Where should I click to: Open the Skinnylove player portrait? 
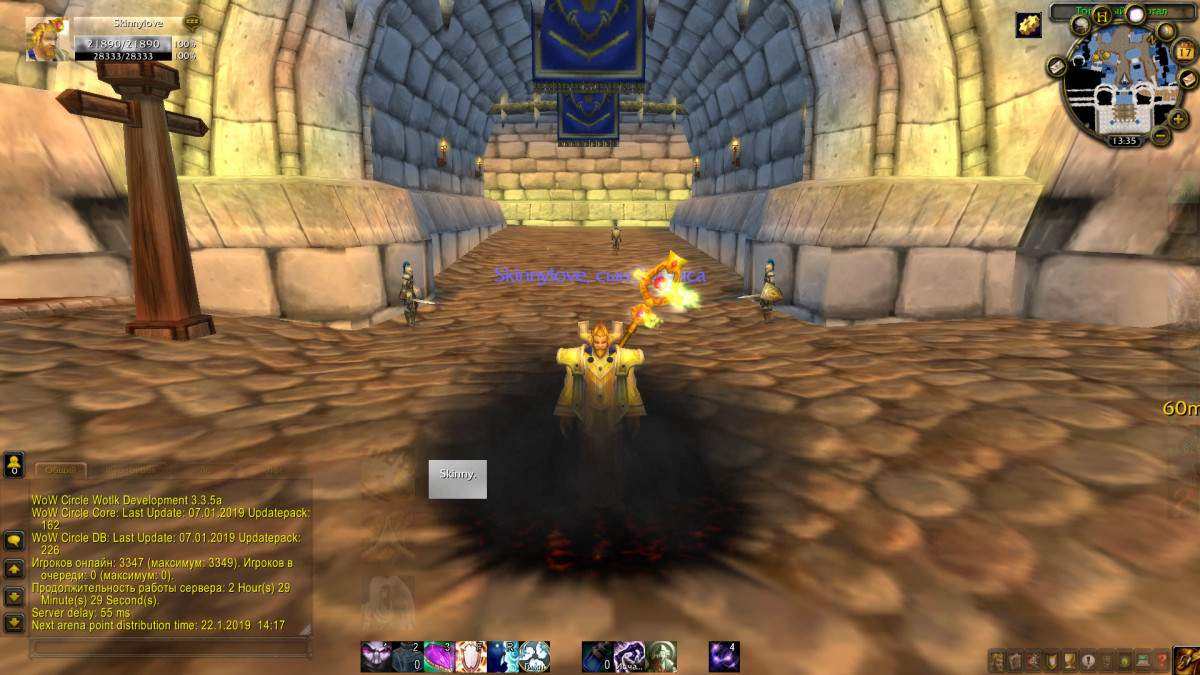(x=47, y=39)
